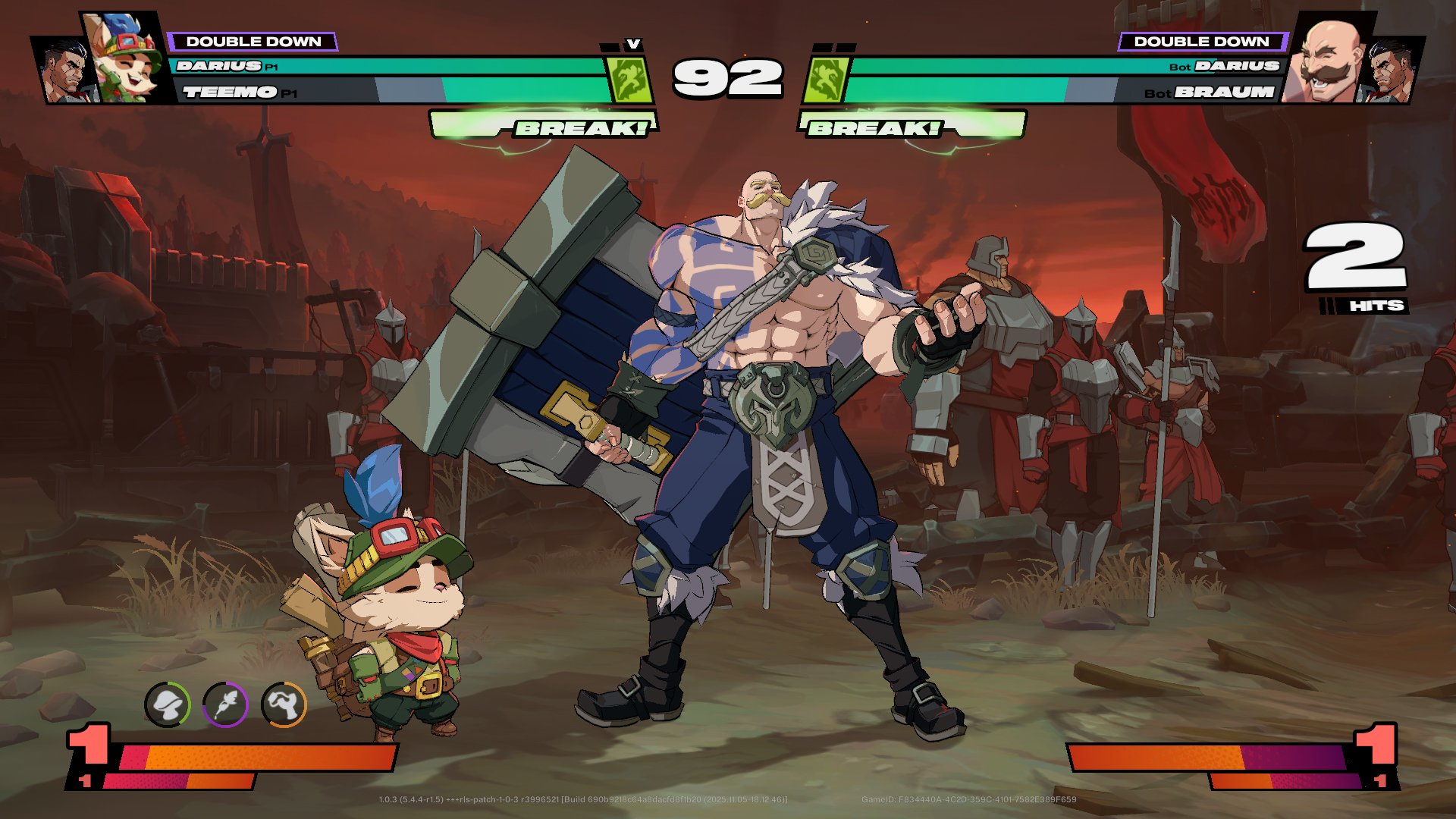Click the bot-side Darius portrait
This screenshot has width=1456, height=819.
(1392, 72)
